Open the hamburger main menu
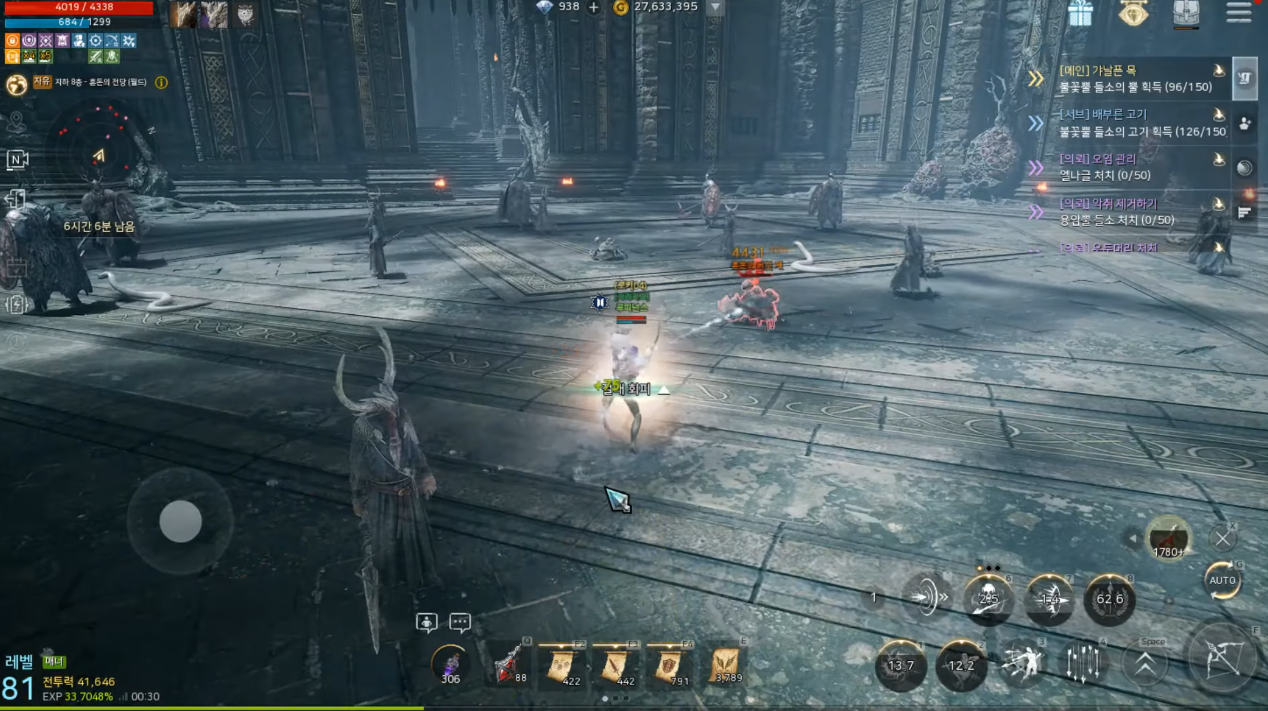The width and height of the screenshot is (1268, 711). (x=1238, y=13)
